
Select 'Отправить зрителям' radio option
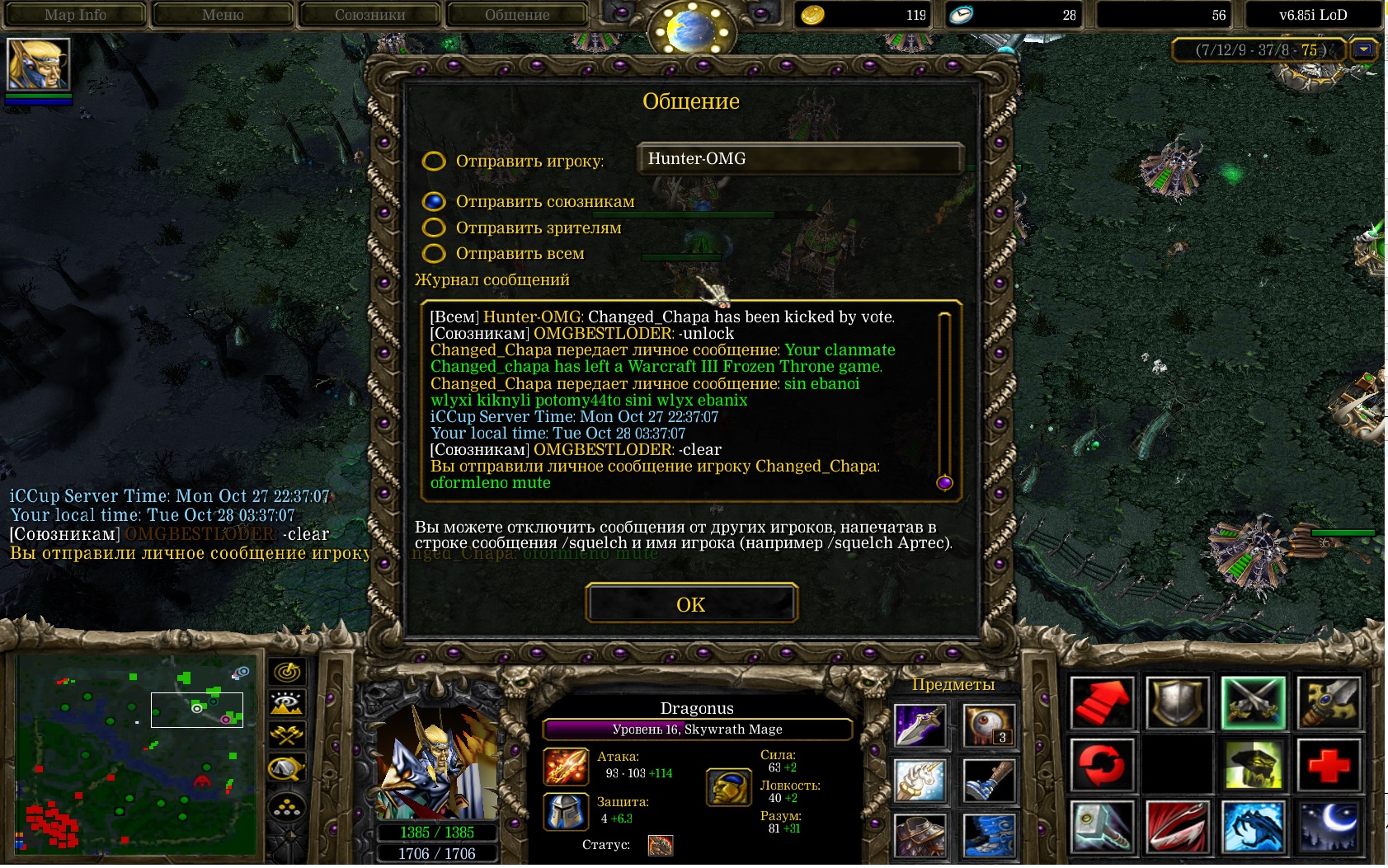(434, 228)
